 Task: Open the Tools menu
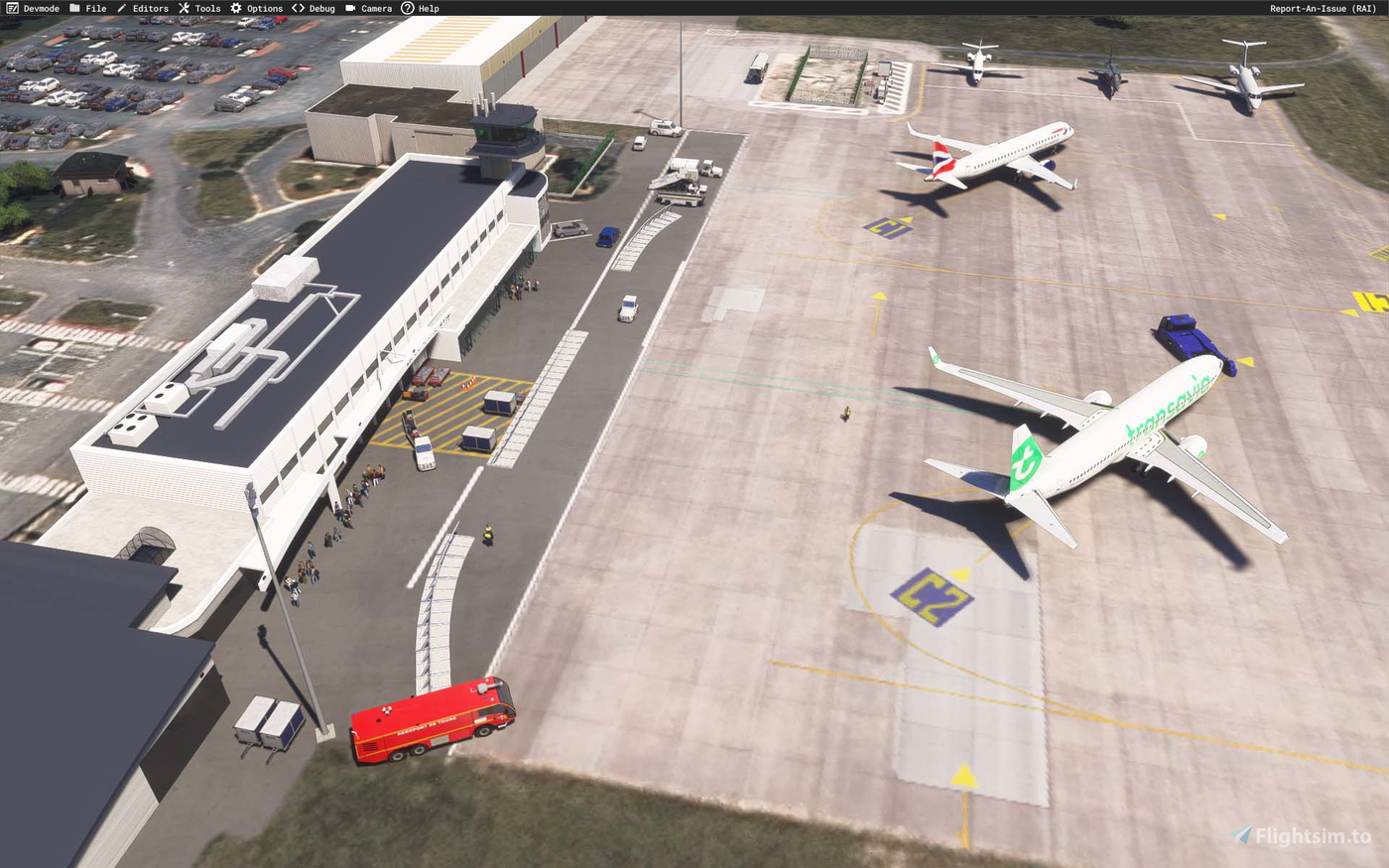pos(205,8)
